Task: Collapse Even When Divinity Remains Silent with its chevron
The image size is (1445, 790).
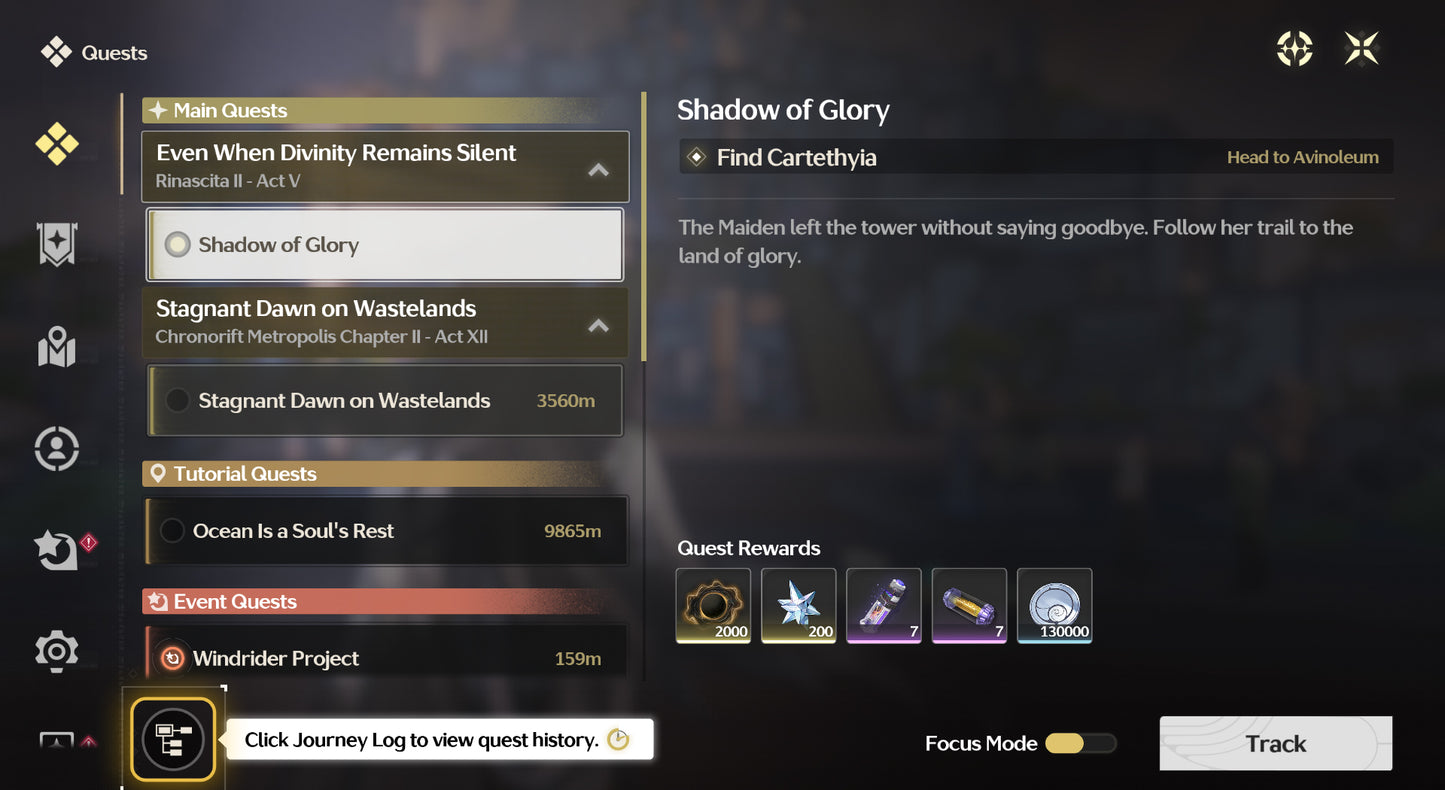Action: pos(598,168)
